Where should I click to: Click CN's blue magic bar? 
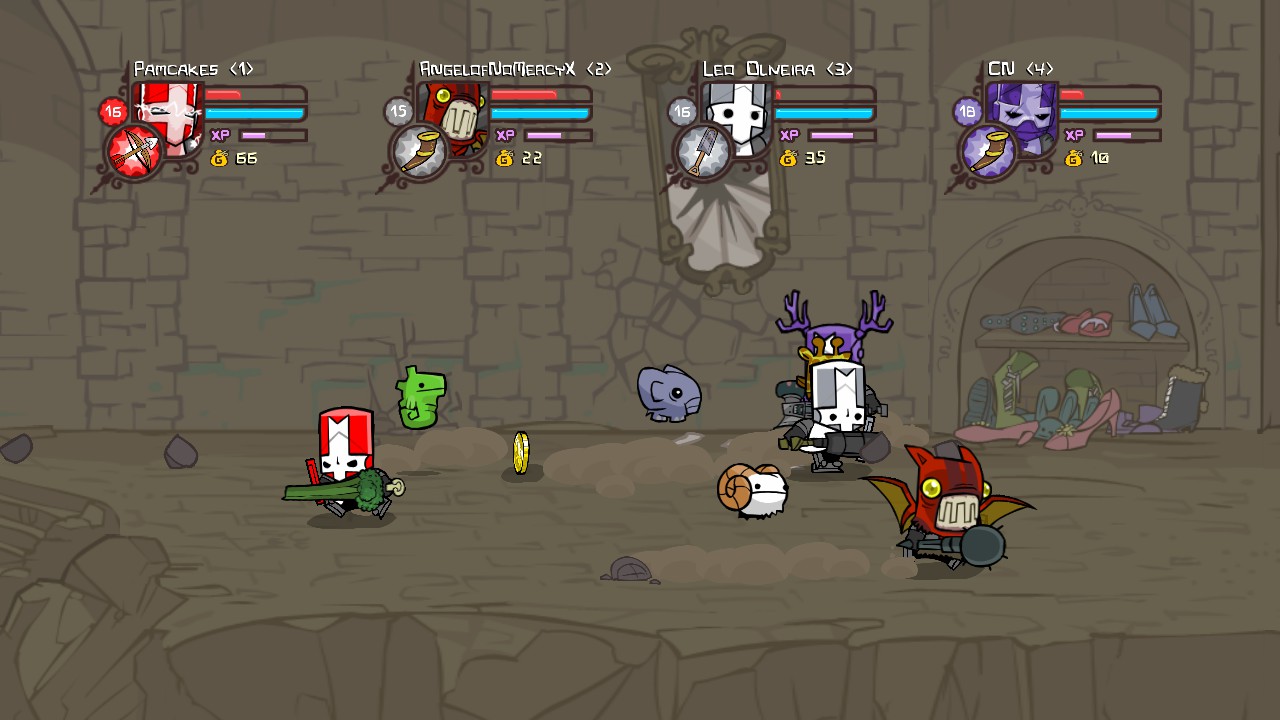click(1106, 113)
